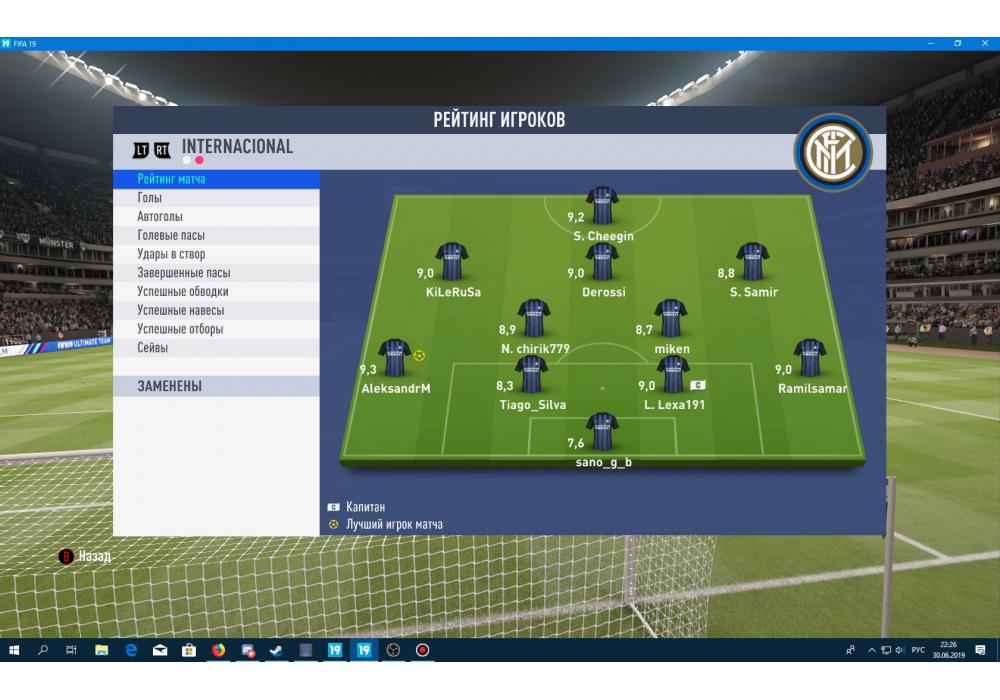Select the Успешные отборы row
The image size is (1000, 700).
216,329
